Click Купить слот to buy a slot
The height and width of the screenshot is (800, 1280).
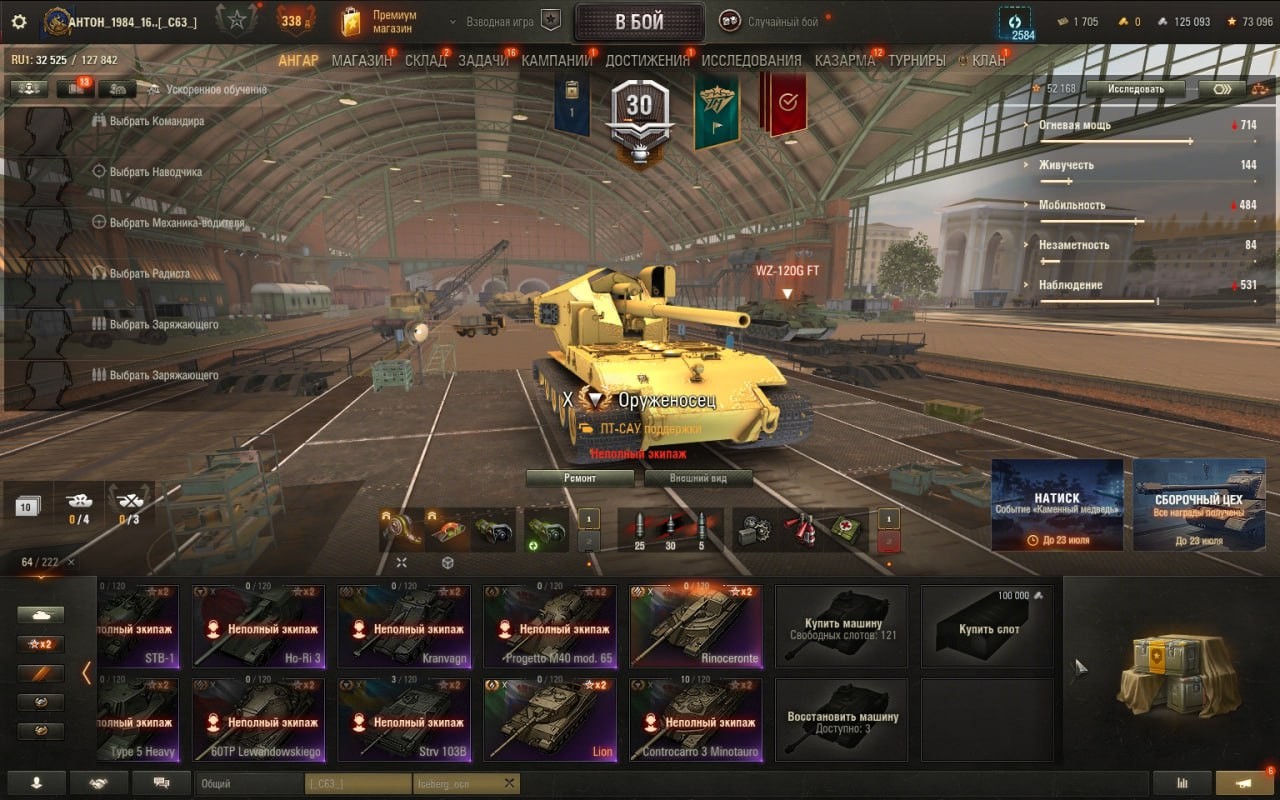[x=988, y=627]
